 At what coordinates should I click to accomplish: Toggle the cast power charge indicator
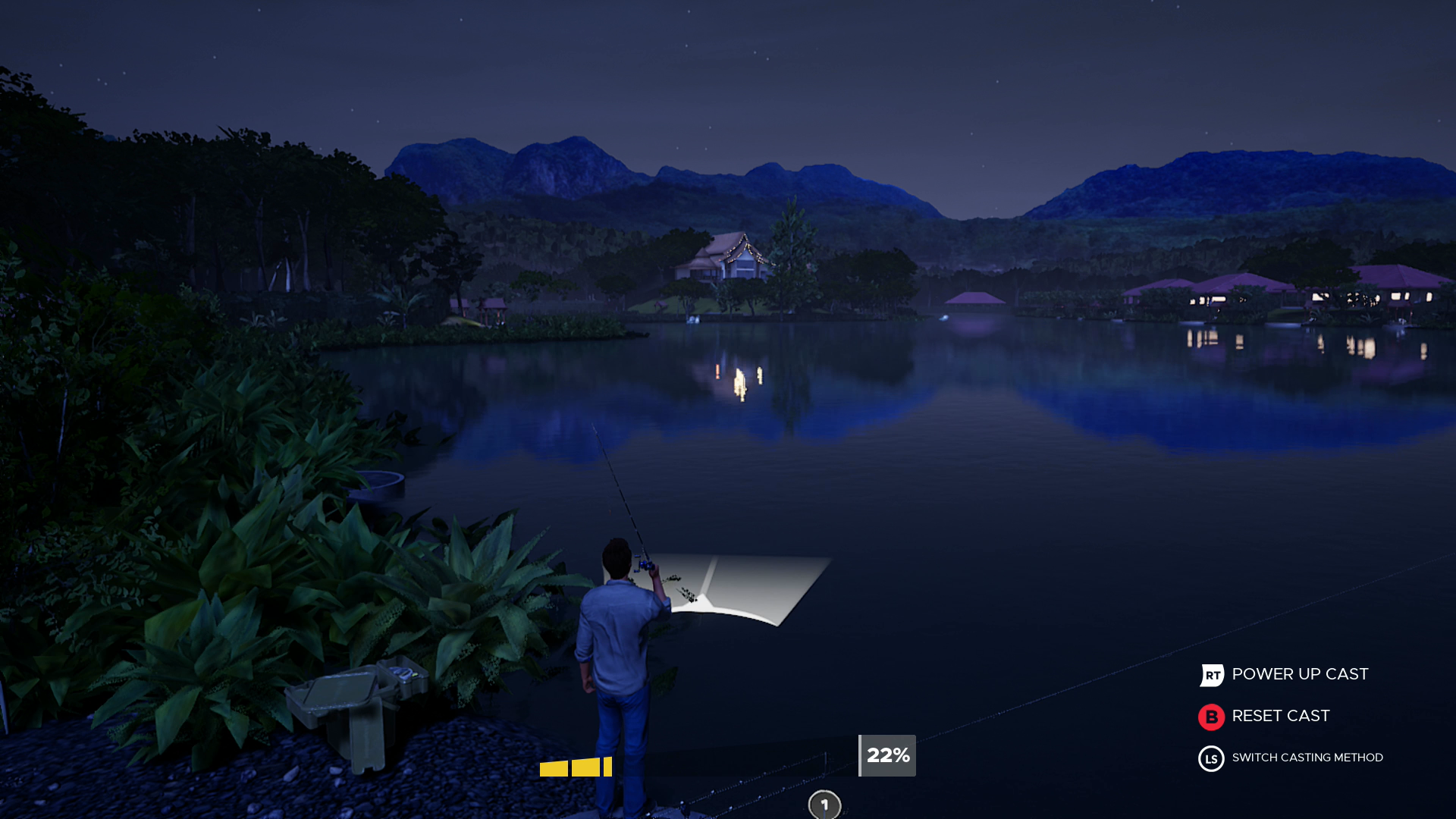pos(576,767)
